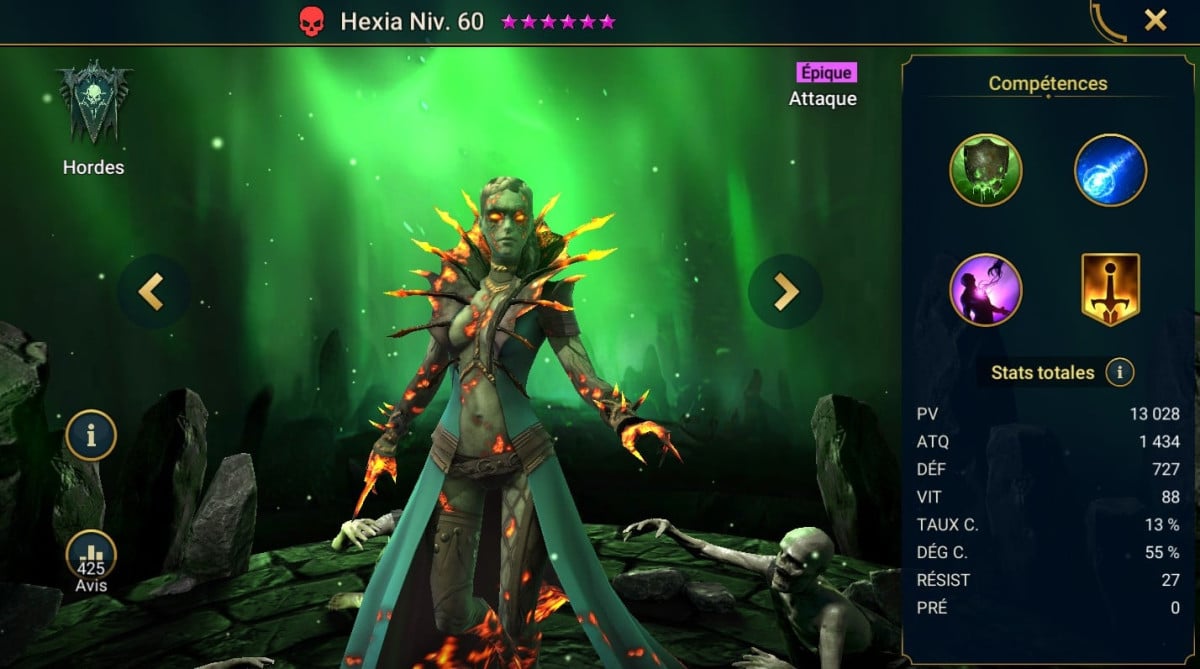This screenshot has width=1200, height=669.
Task: Select the purple silhouette skill icon
Action: pos(985,290)
